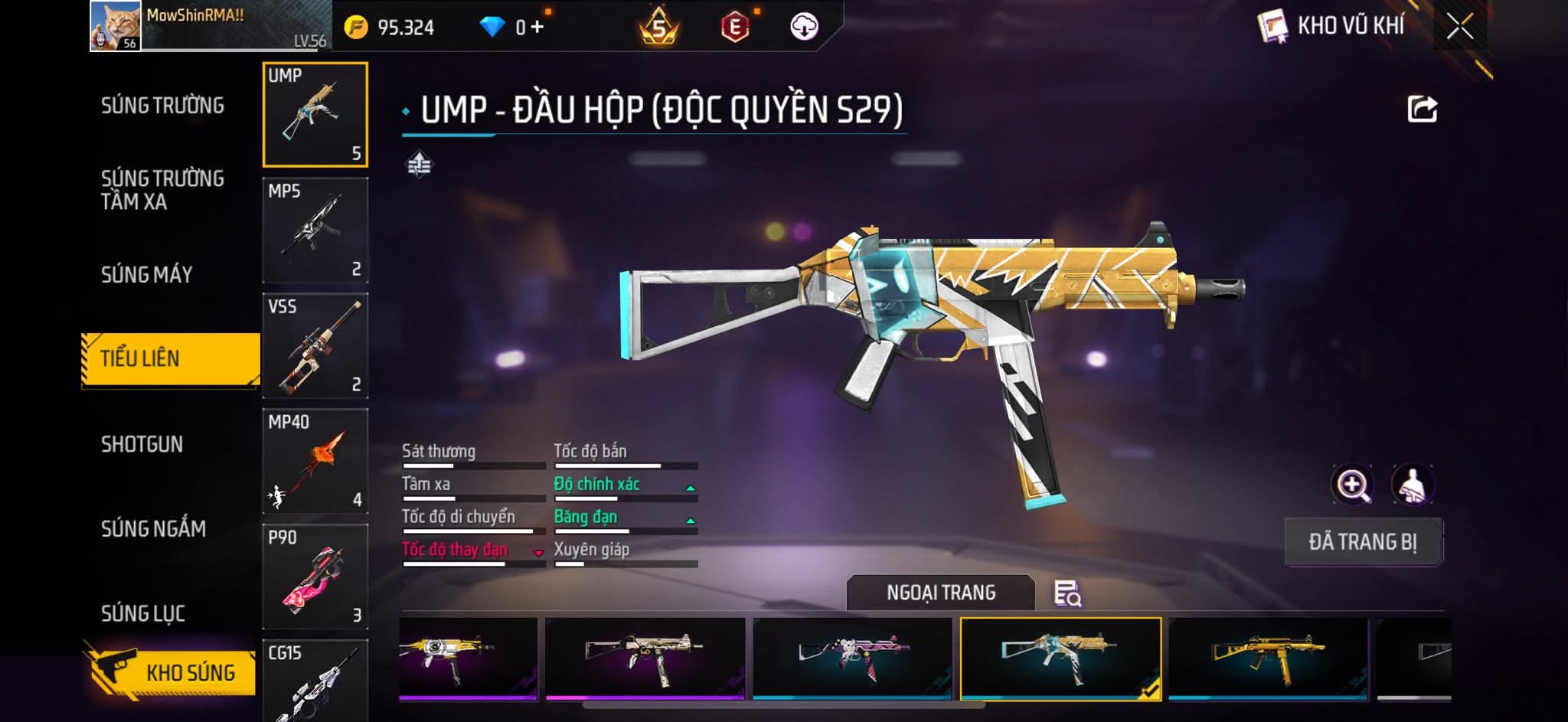This screenshot has width=1568, height=722.
Task: Select the all-gold UMP skin thumbnail
Action: coord(1268,657)
